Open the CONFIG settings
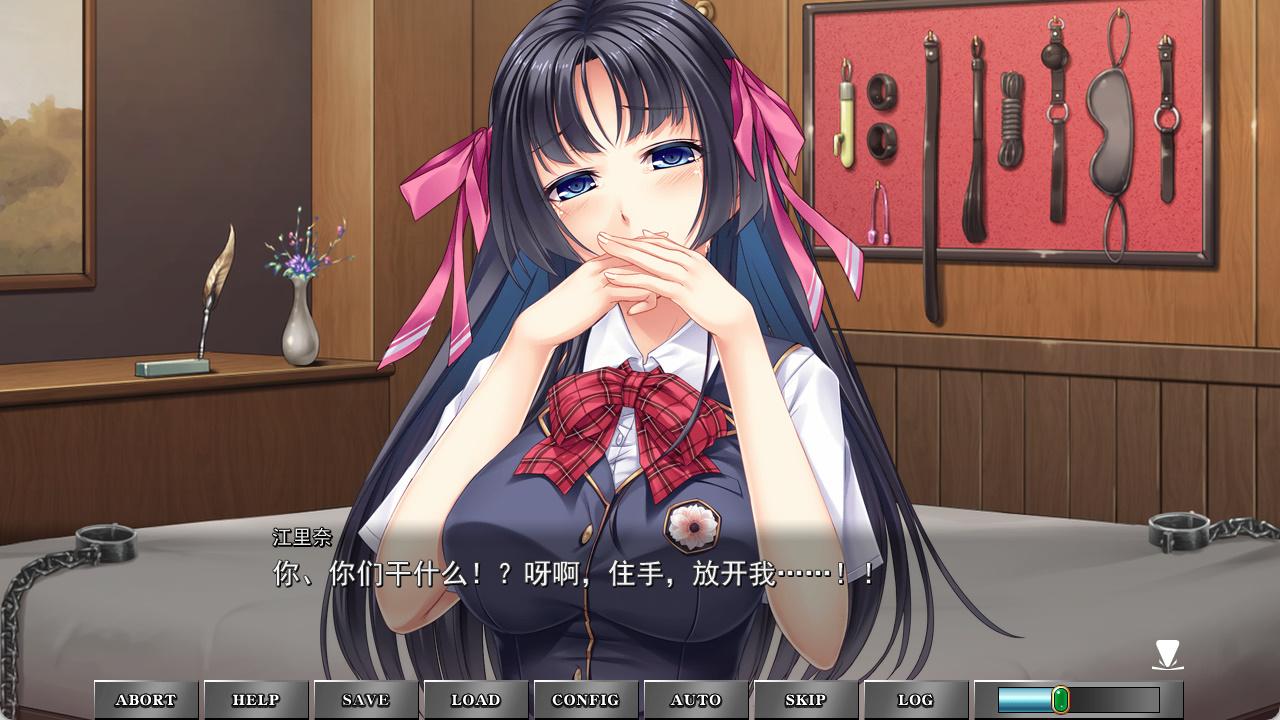 point(586,700)
